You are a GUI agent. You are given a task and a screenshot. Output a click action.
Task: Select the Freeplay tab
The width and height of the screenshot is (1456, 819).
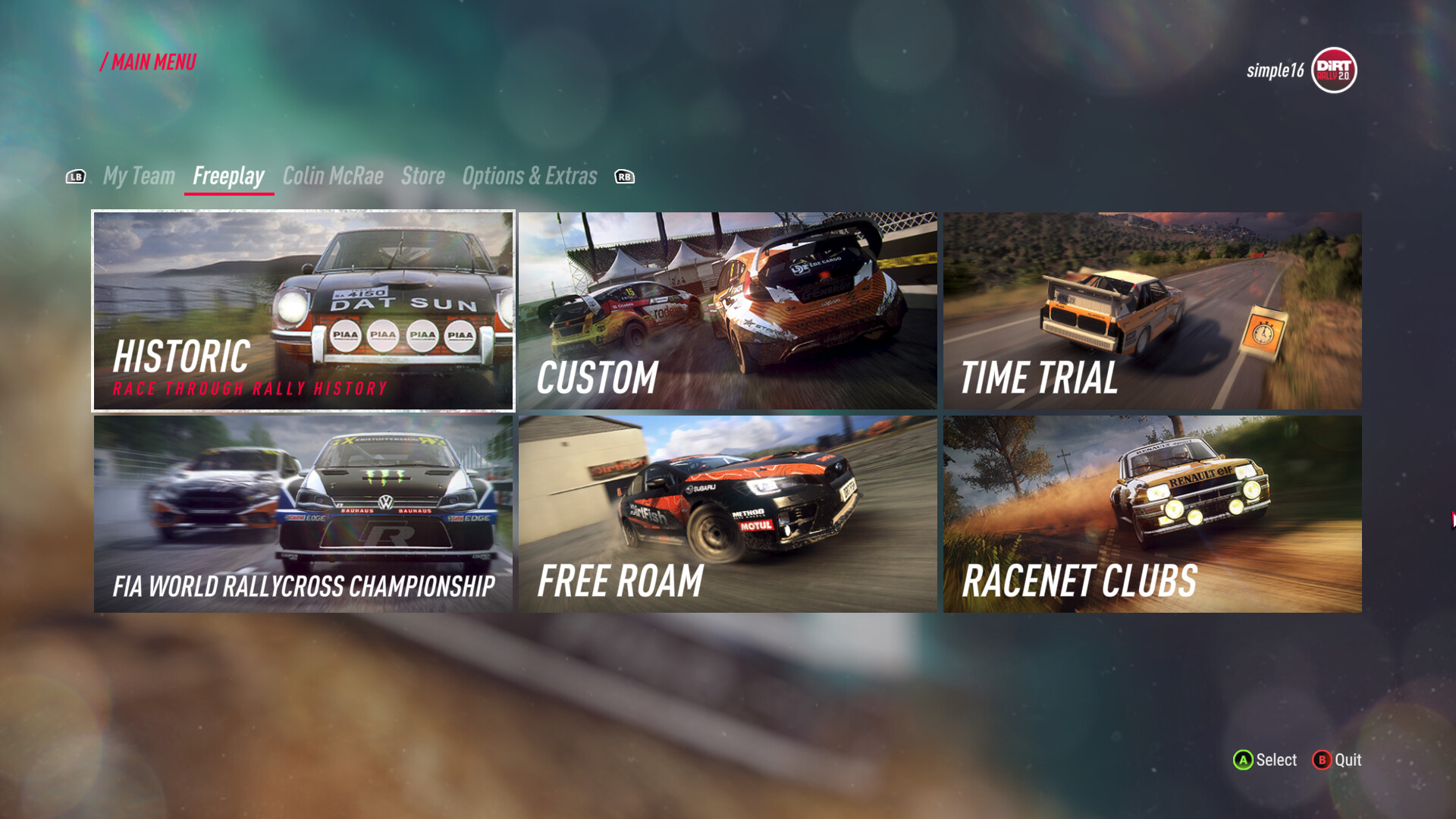click(x=228, y=176)
